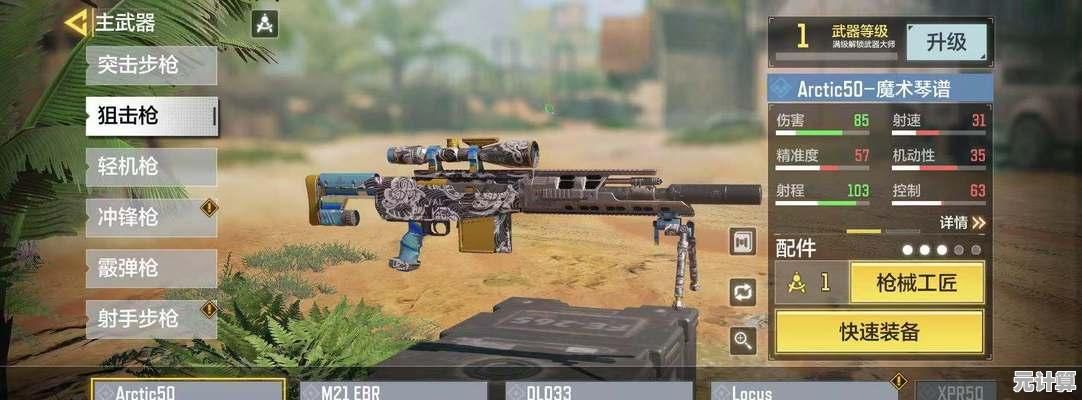Click the 升级 upgrade button
1082x400 pixels.
click(x=946, y=42)
